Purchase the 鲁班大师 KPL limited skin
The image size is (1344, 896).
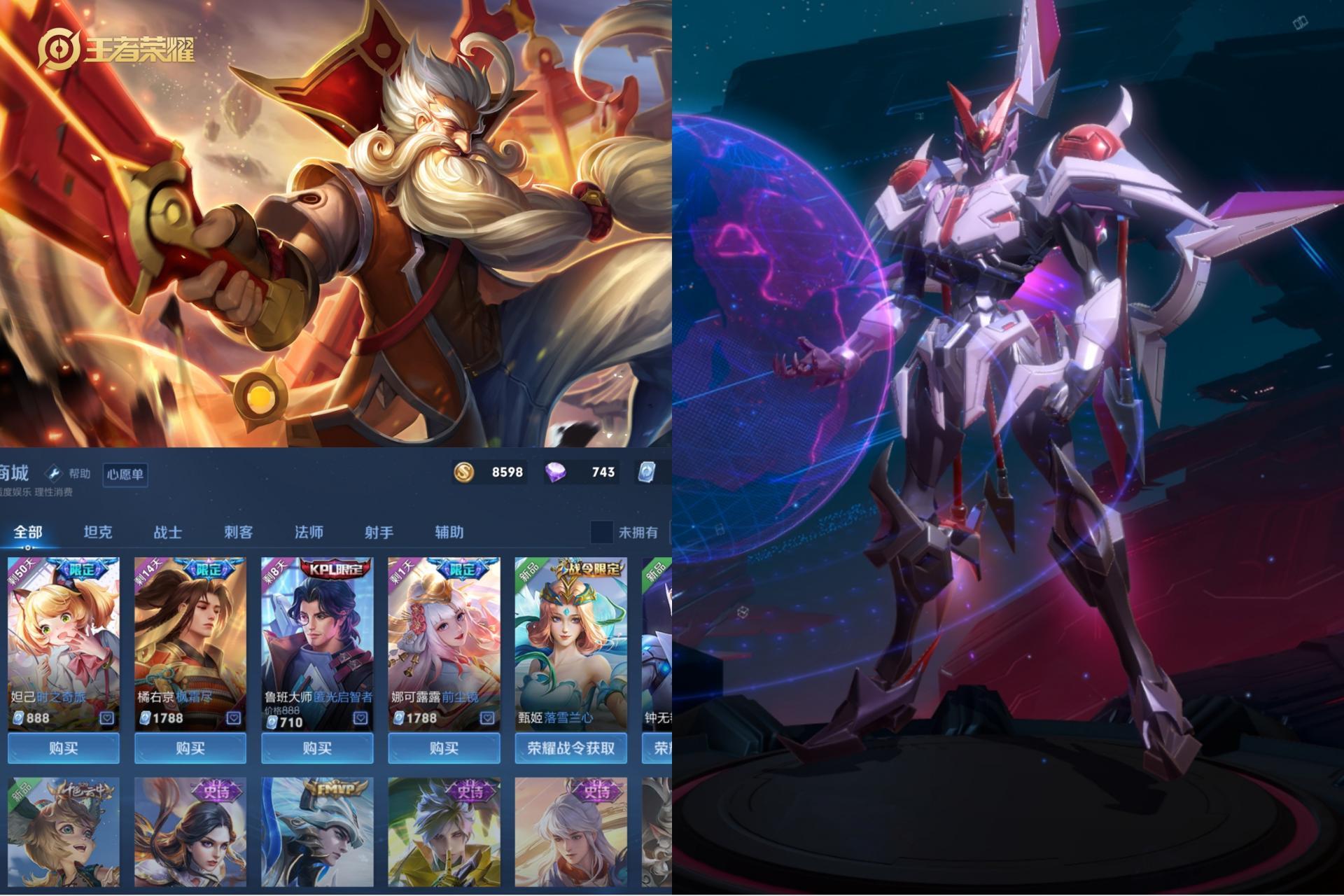(x=317, y=748)
